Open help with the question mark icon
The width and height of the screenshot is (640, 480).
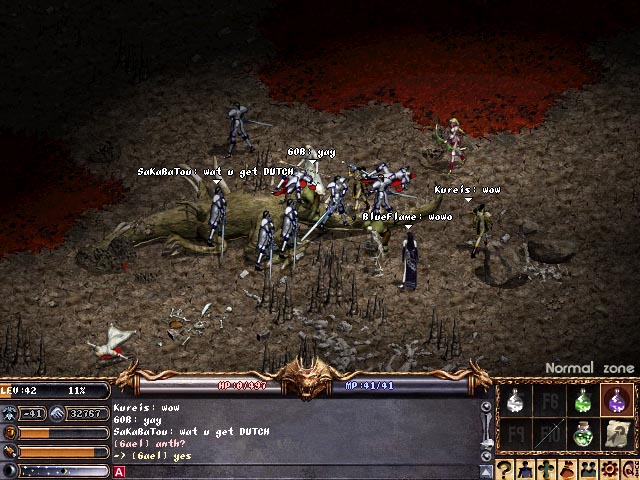tap(504, 470)
